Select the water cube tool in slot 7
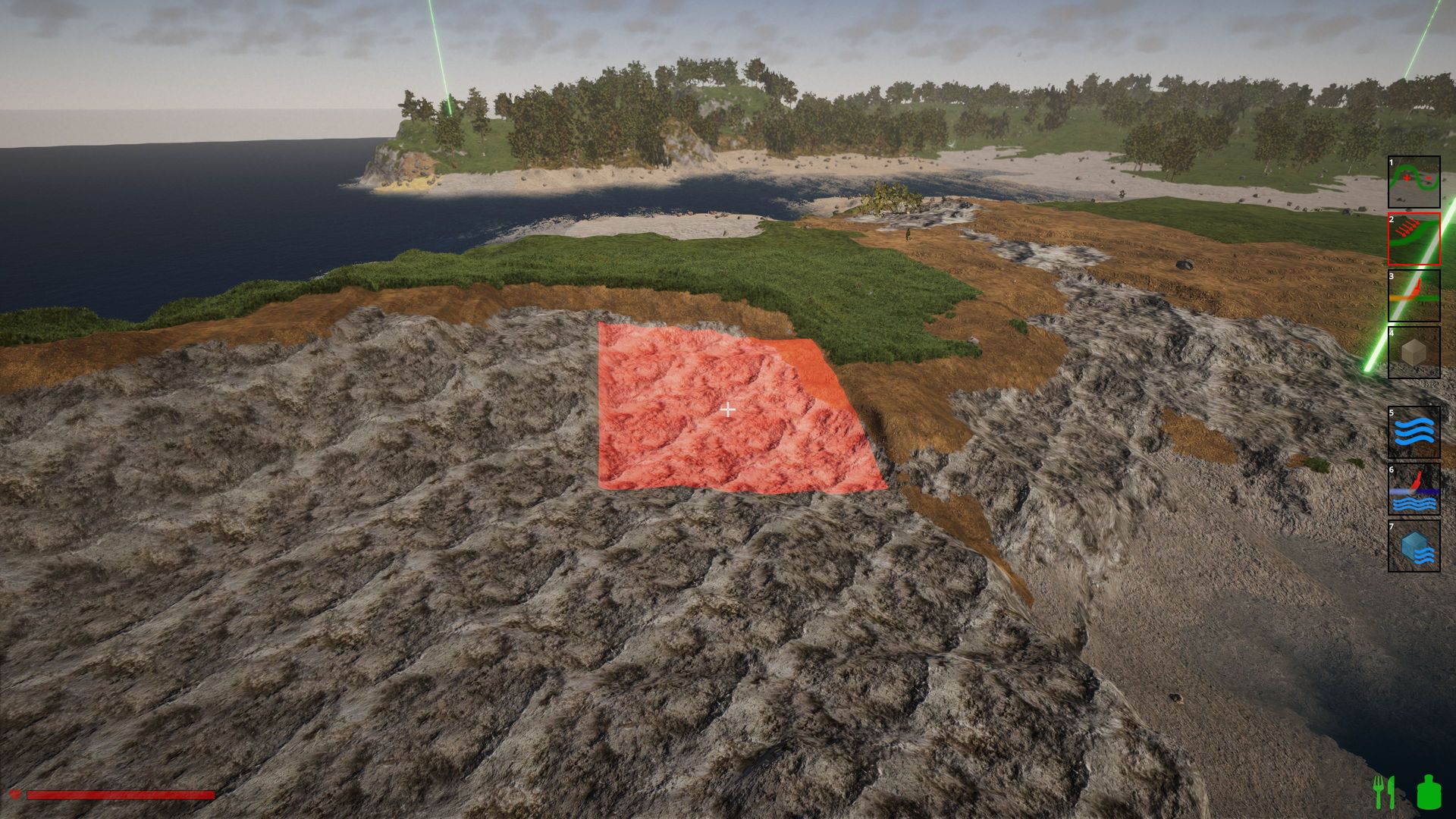 [1414, 546]
